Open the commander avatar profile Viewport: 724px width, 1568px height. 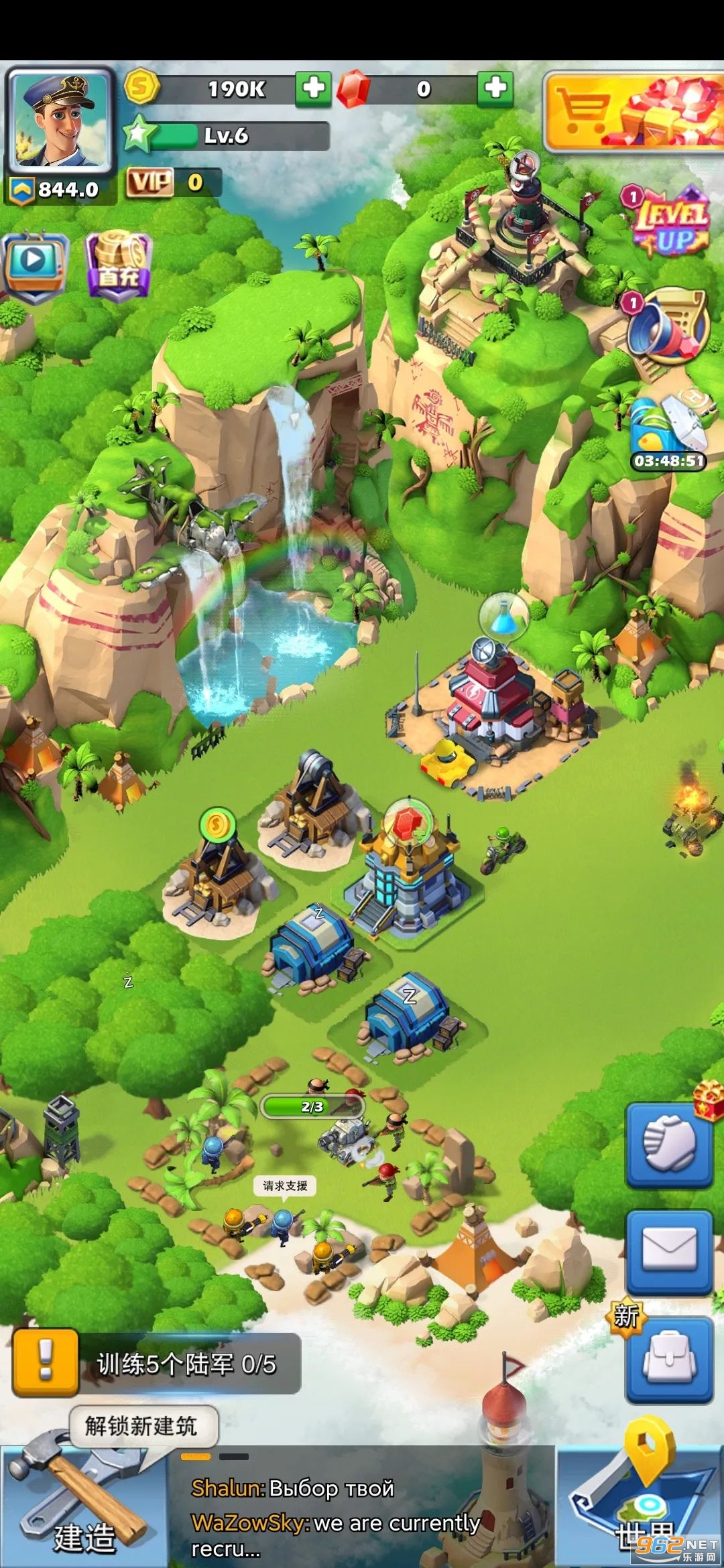[x=60, y=121]
